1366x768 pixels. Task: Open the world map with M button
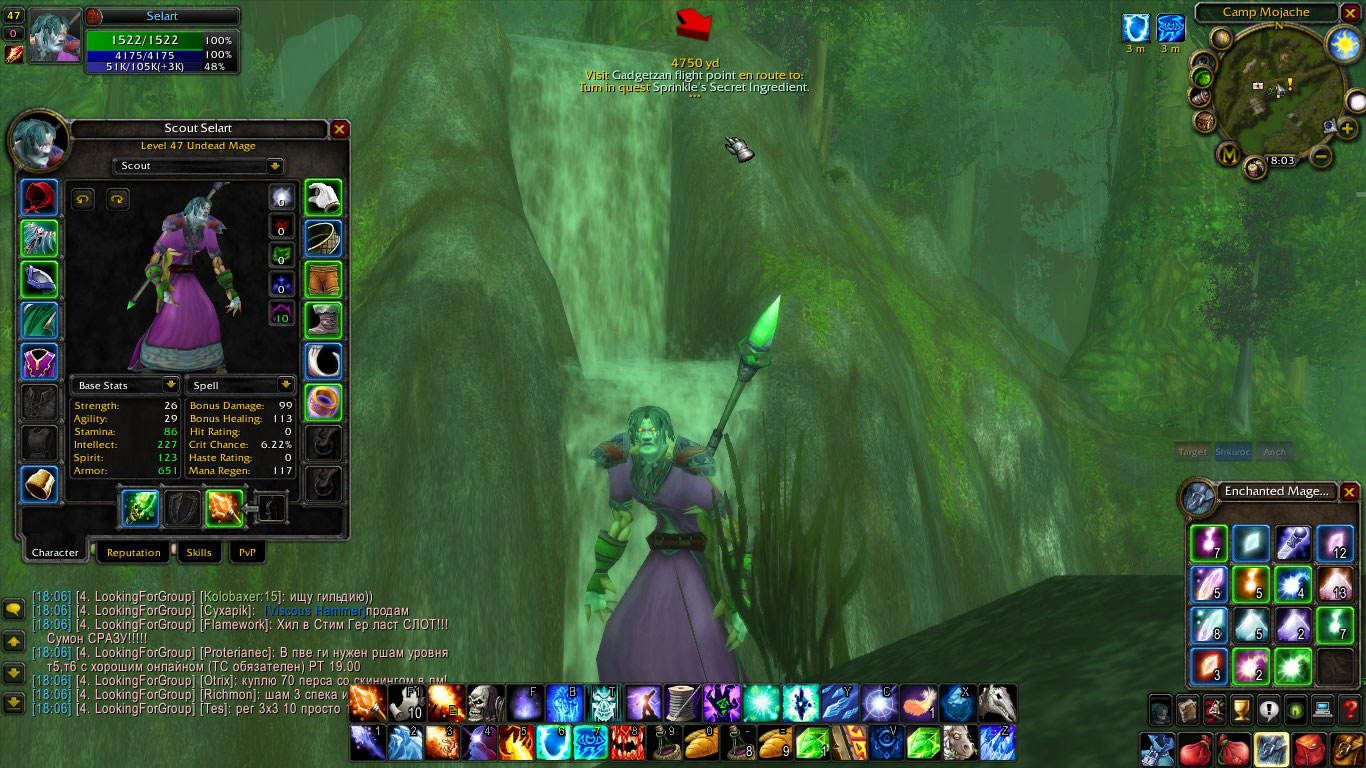click(1229, 155)
